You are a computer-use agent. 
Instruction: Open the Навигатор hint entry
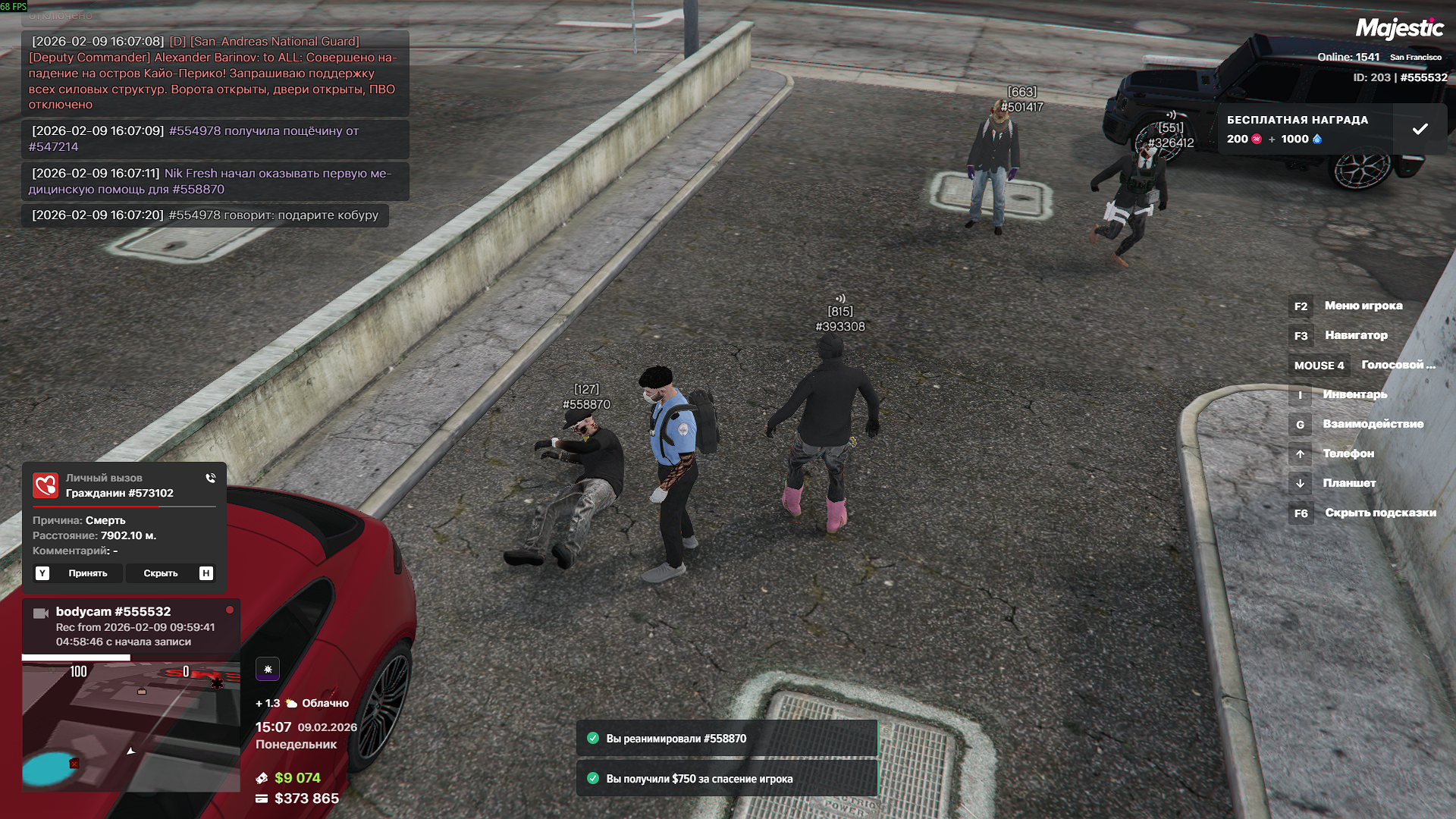1355,335
